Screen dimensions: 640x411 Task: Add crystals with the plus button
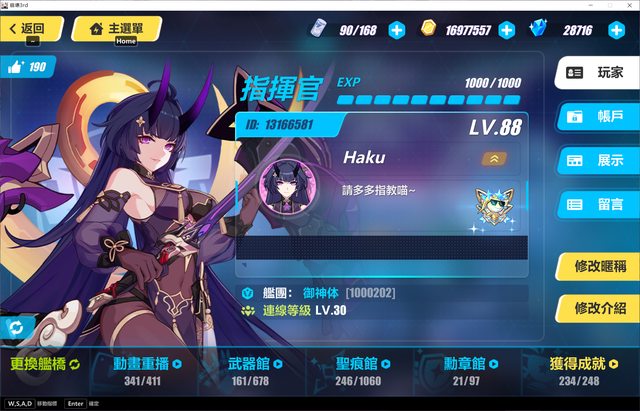point(611,30)
